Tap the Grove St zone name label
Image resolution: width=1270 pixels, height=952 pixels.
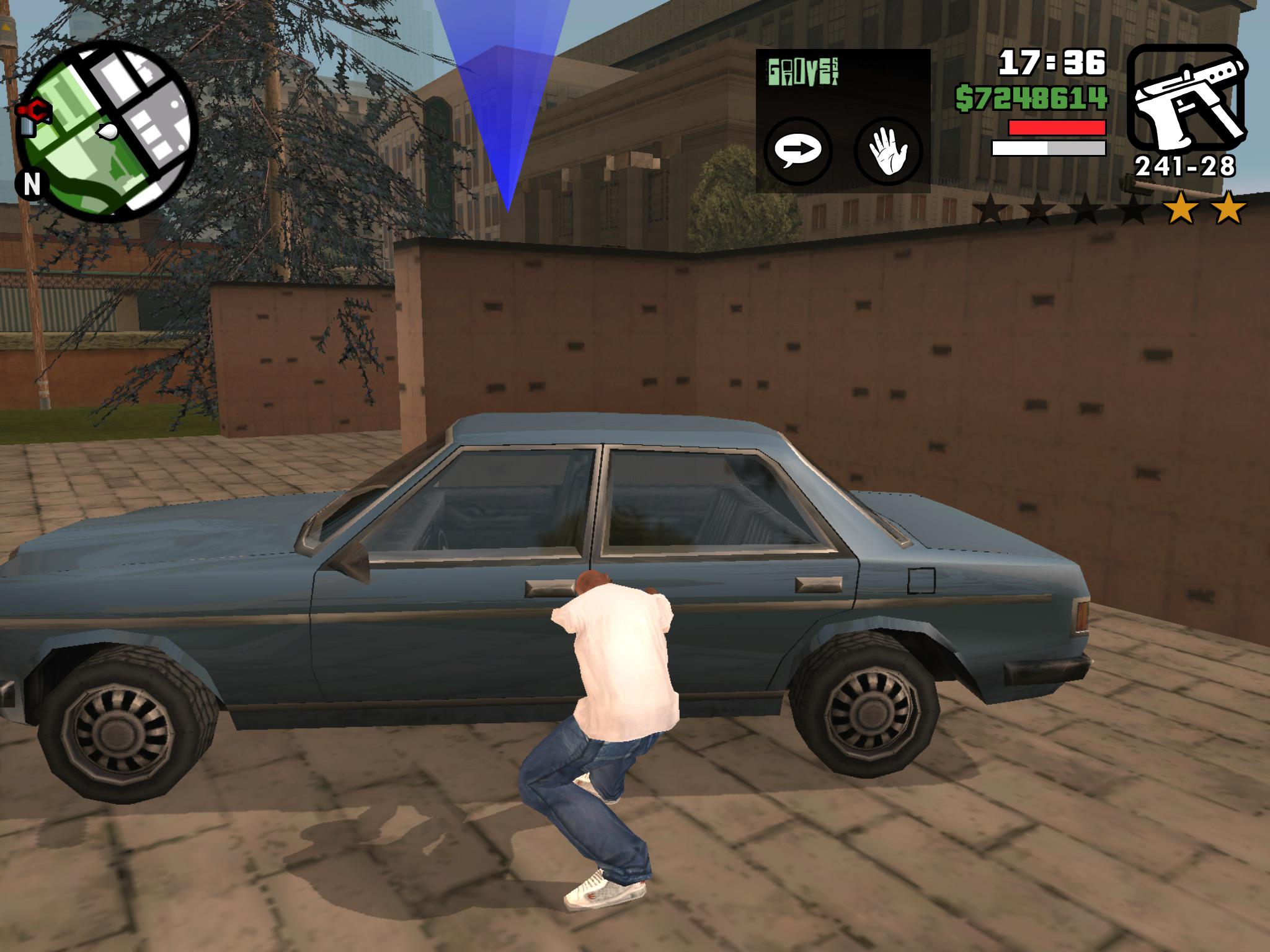[x=803, y=71]
